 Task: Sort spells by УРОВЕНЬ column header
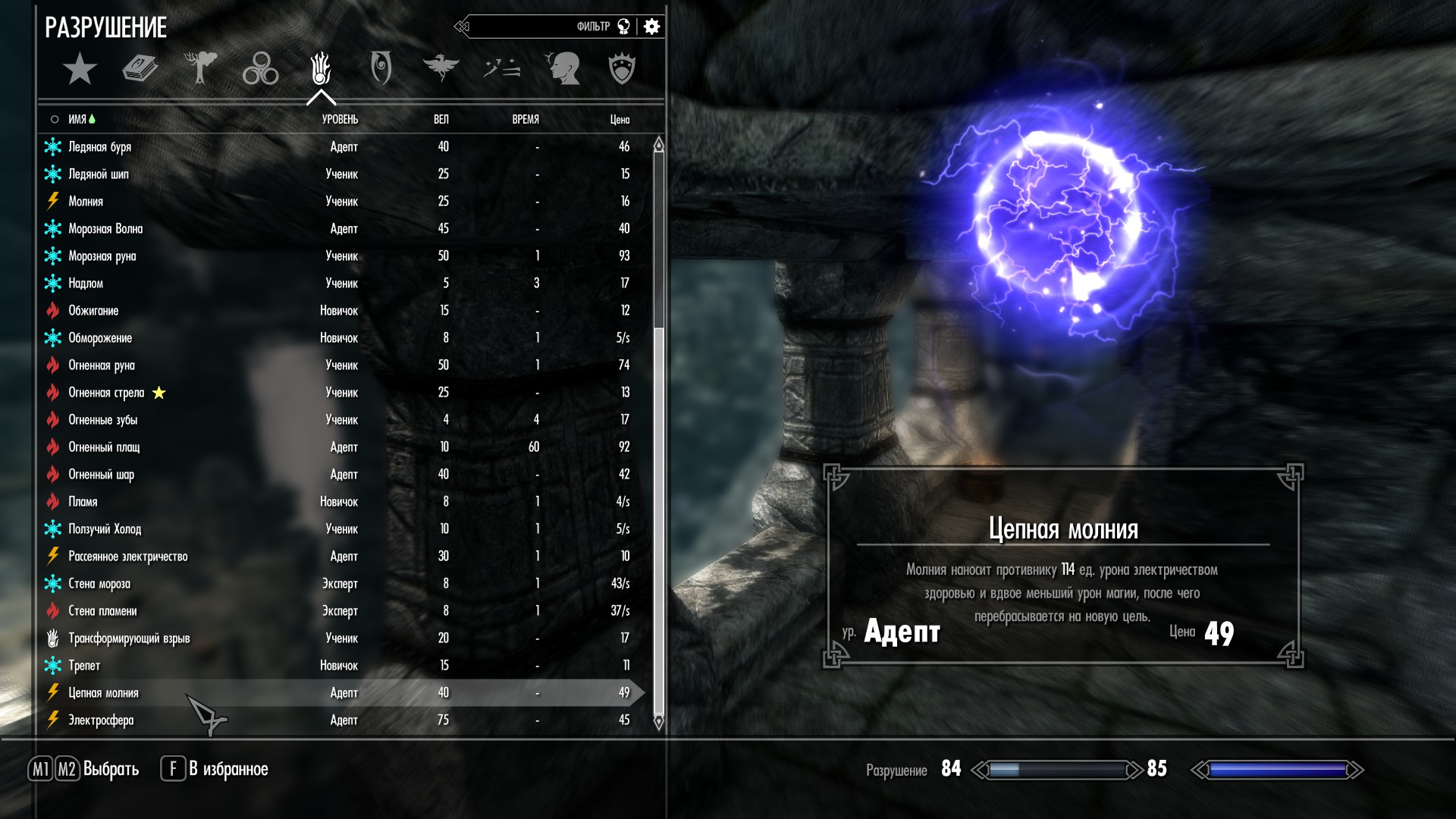(x=340, y=119)
